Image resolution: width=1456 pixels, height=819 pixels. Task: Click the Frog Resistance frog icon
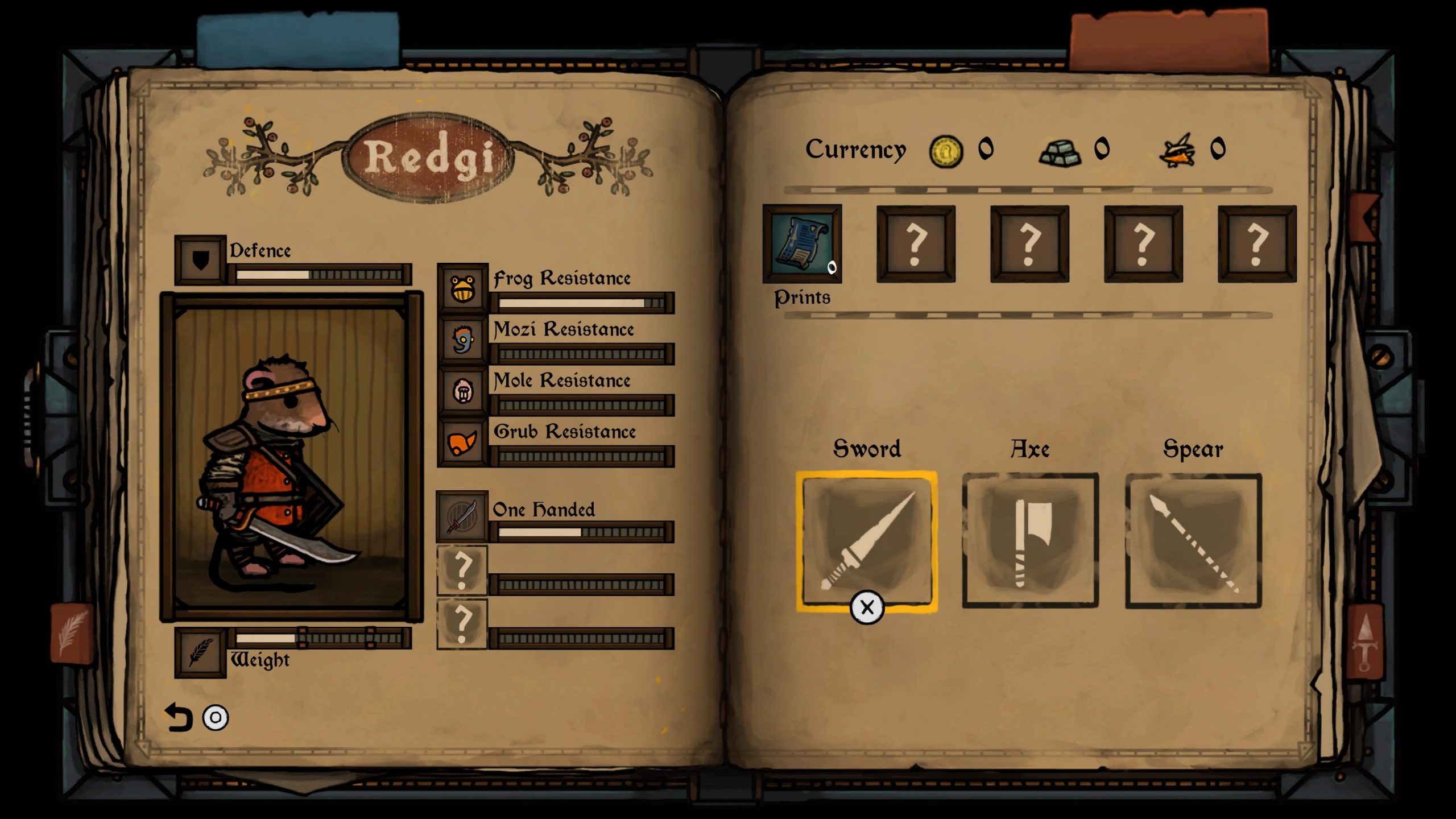[462, 289]
